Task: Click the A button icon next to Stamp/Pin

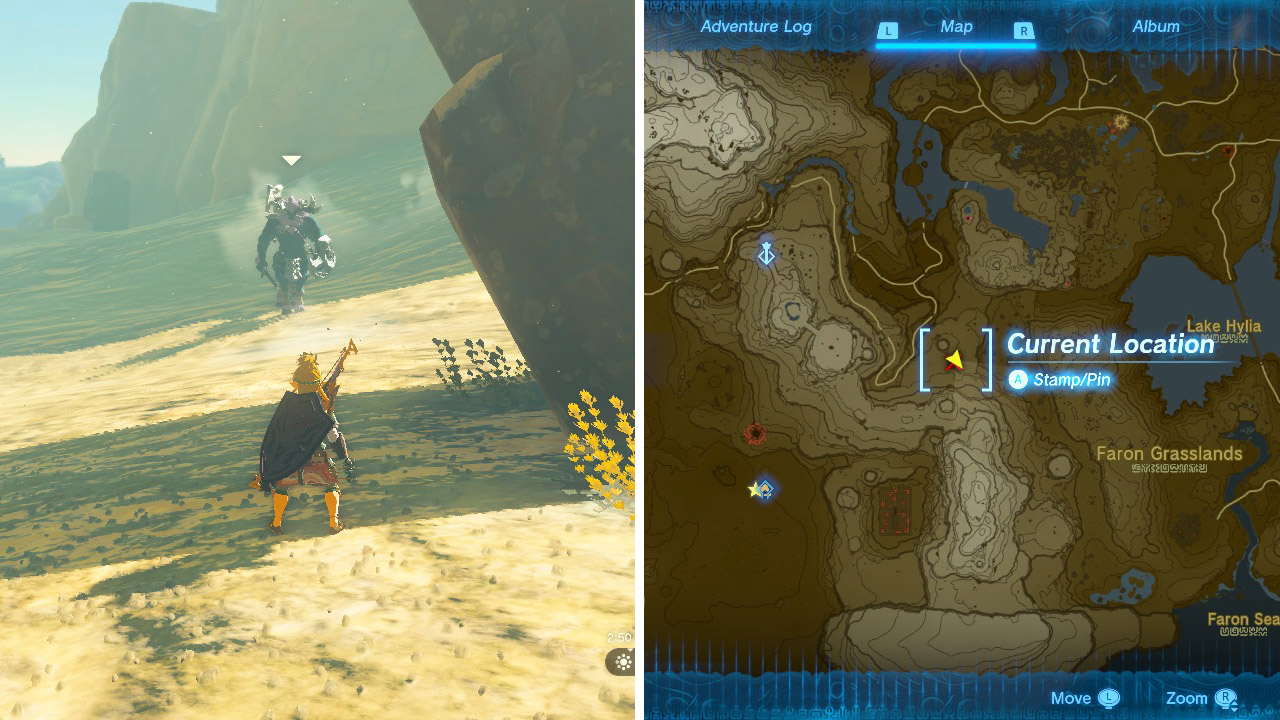Action: tap(1019, 380)
